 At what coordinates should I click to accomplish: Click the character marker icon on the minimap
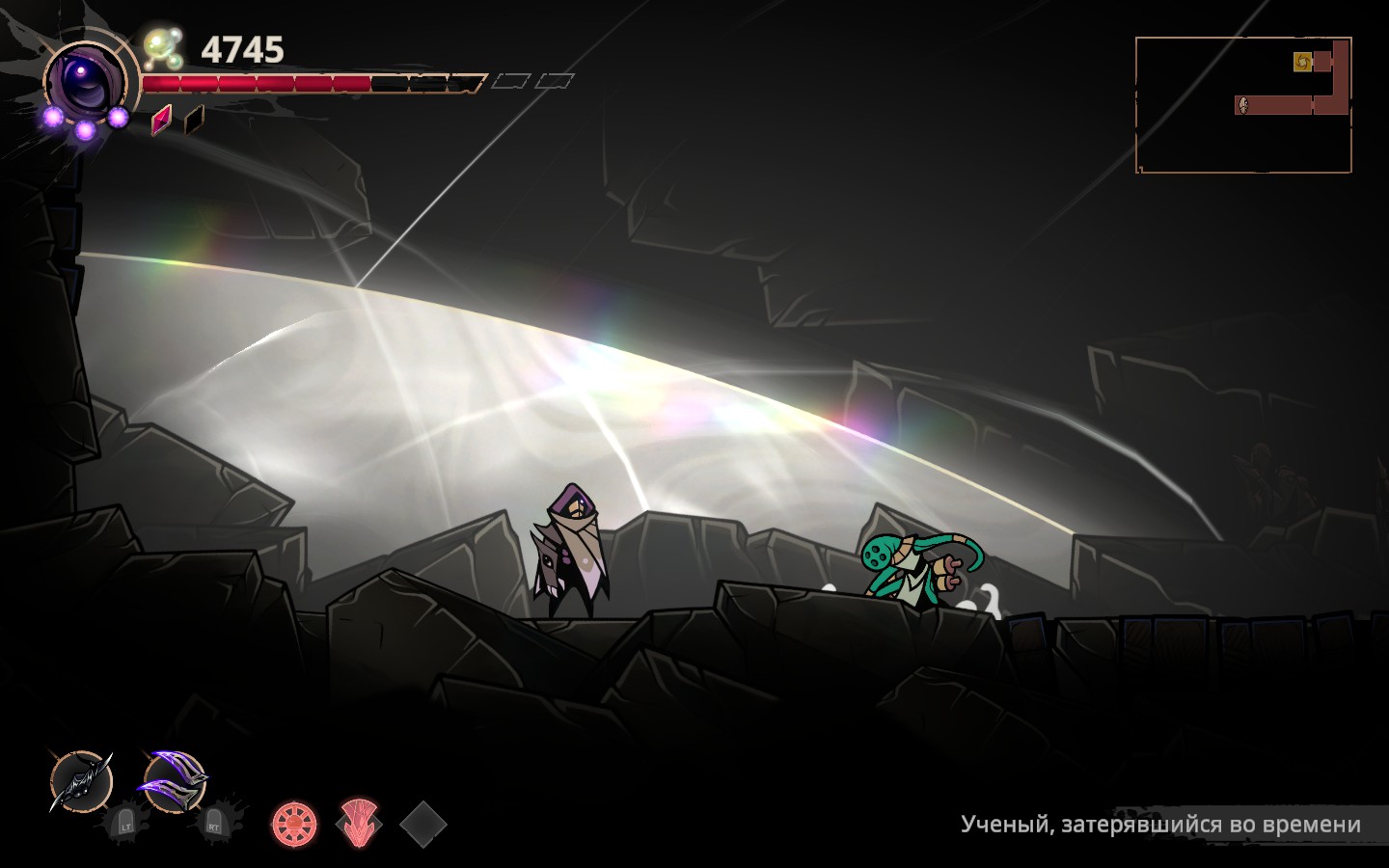(x=1244, y=104)
